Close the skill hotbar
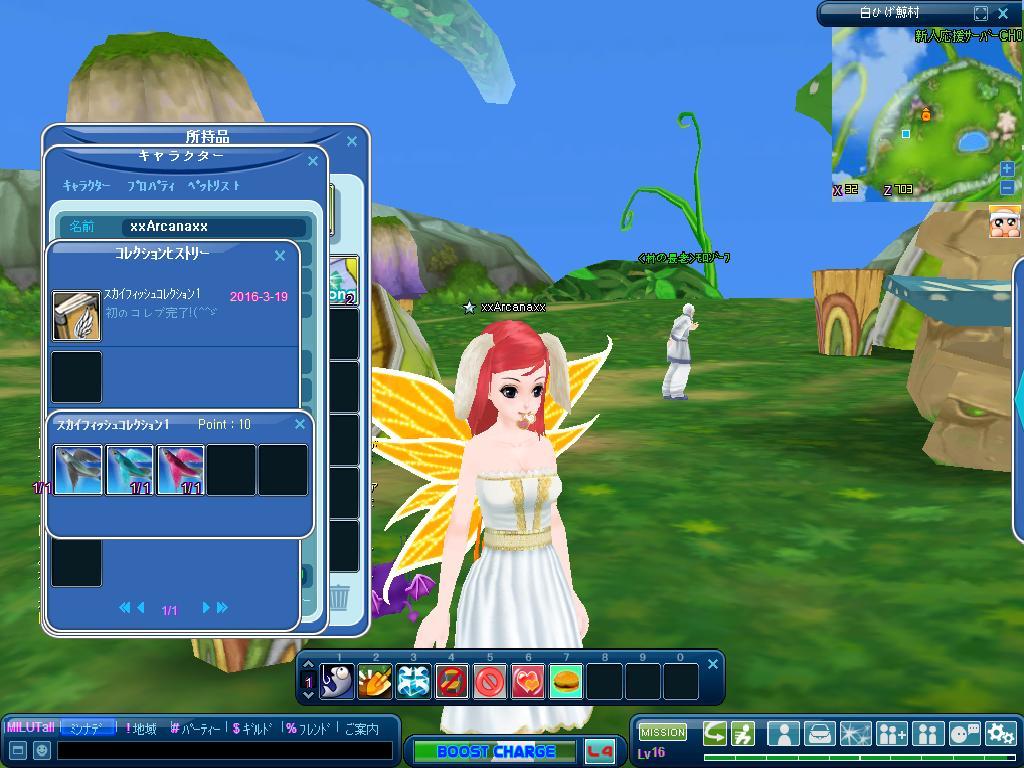1024x768 pixels. pyautogui.click(x=712, y=664)
